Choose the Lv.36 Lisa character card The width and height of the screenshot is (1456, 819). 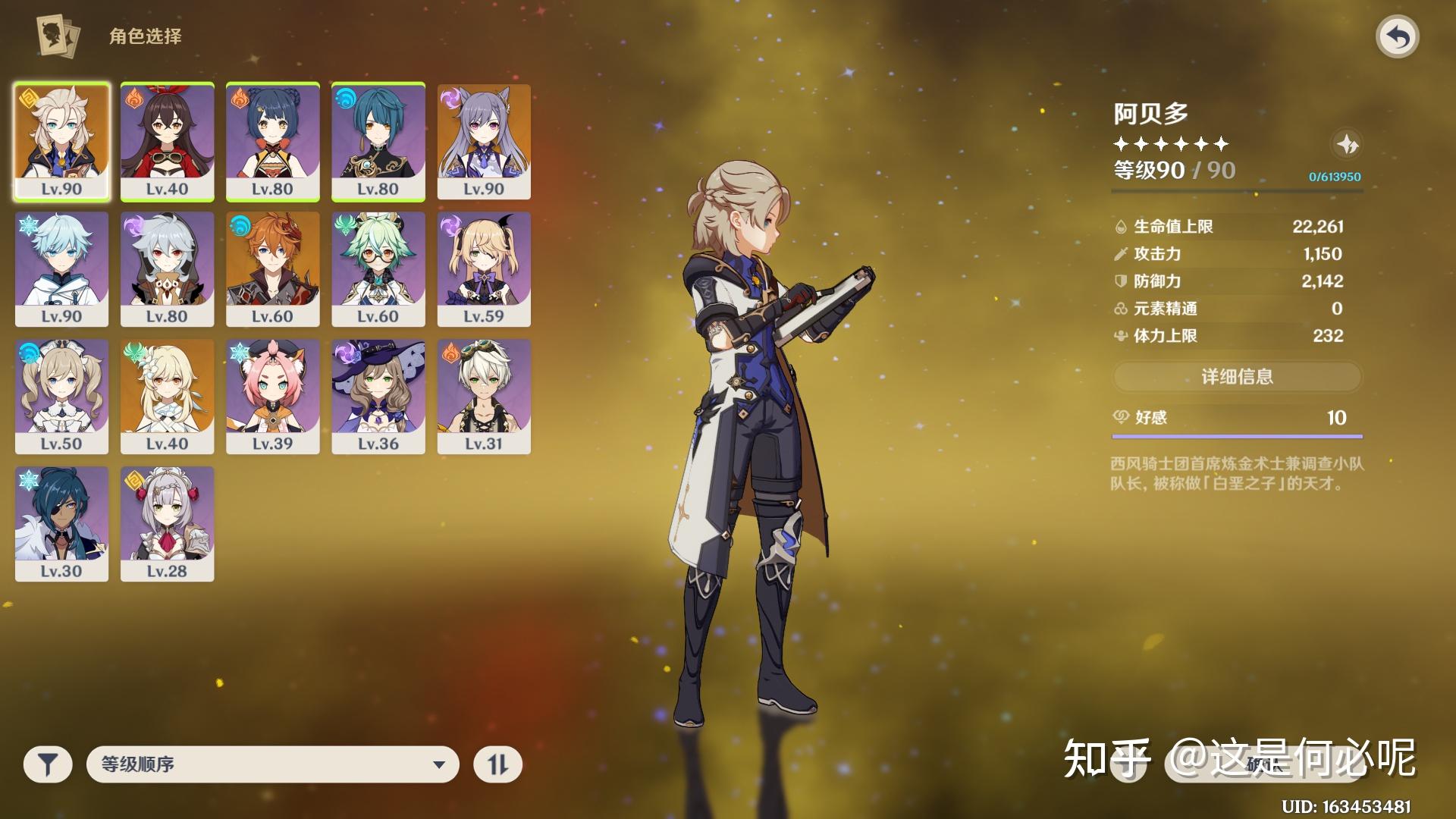coord(378,397)
